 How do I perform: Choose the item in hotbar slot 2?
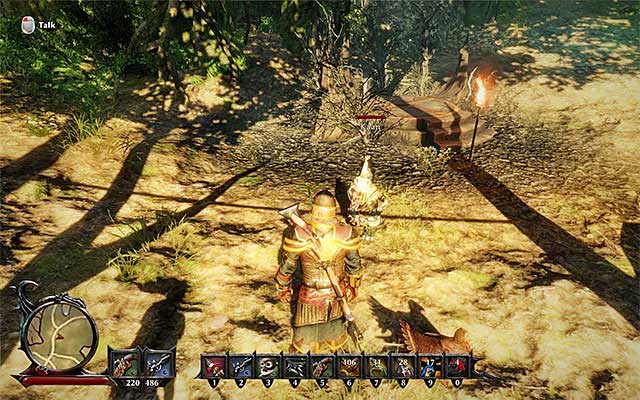[x=242, y=368]
